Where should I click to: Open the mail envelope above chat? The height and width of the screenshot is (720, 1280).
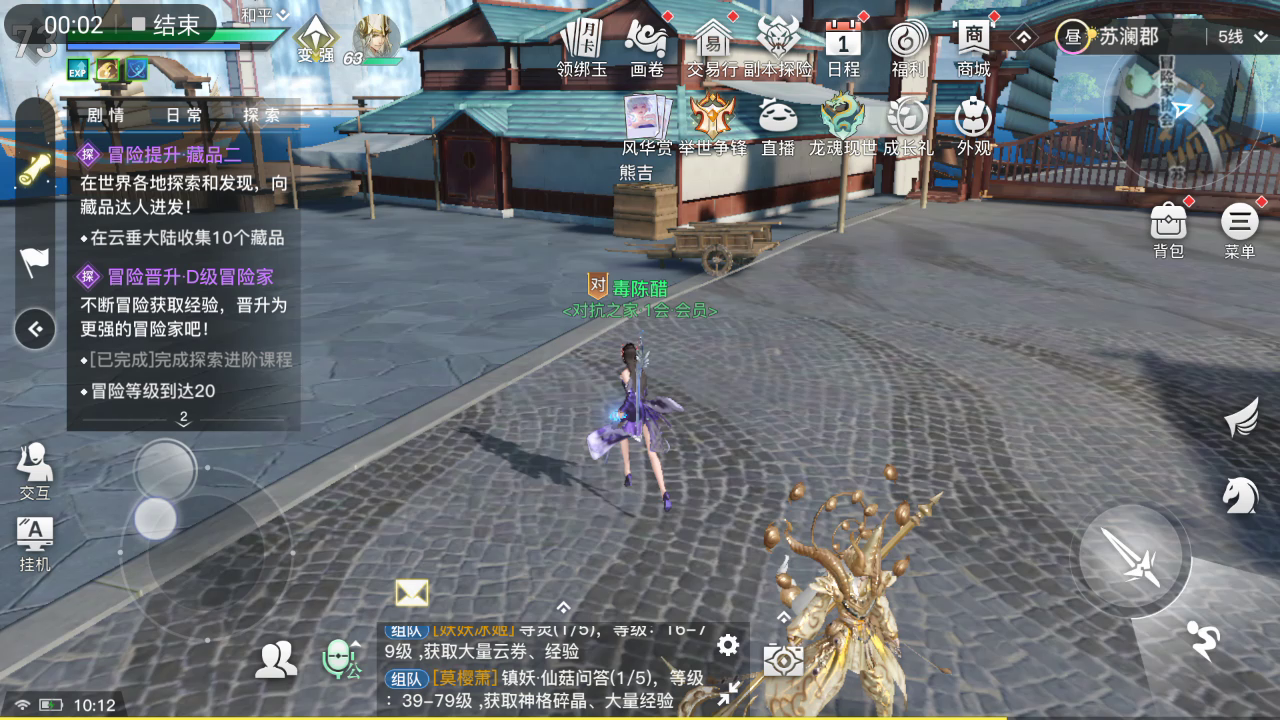point(411,593)
